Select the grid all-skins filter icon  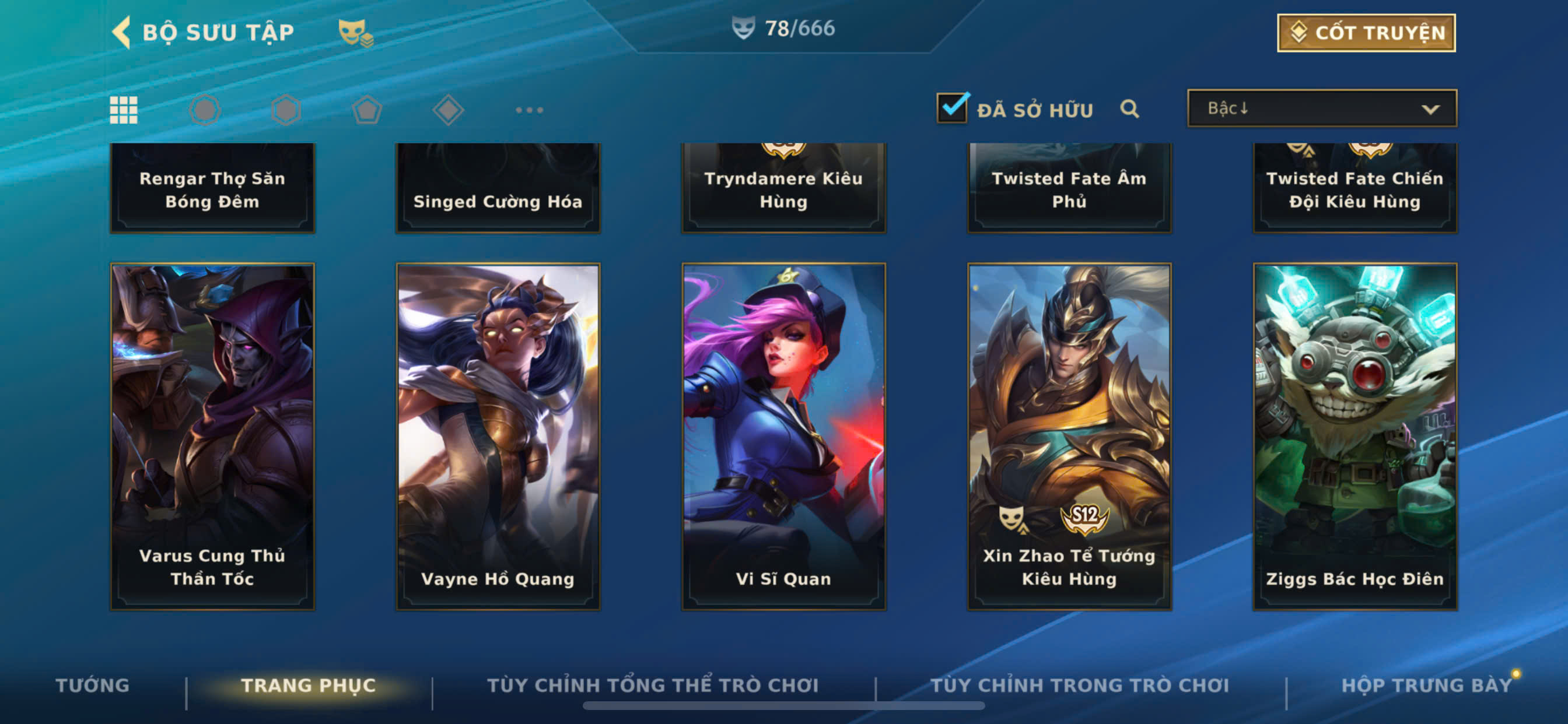(x=124, y=110)
